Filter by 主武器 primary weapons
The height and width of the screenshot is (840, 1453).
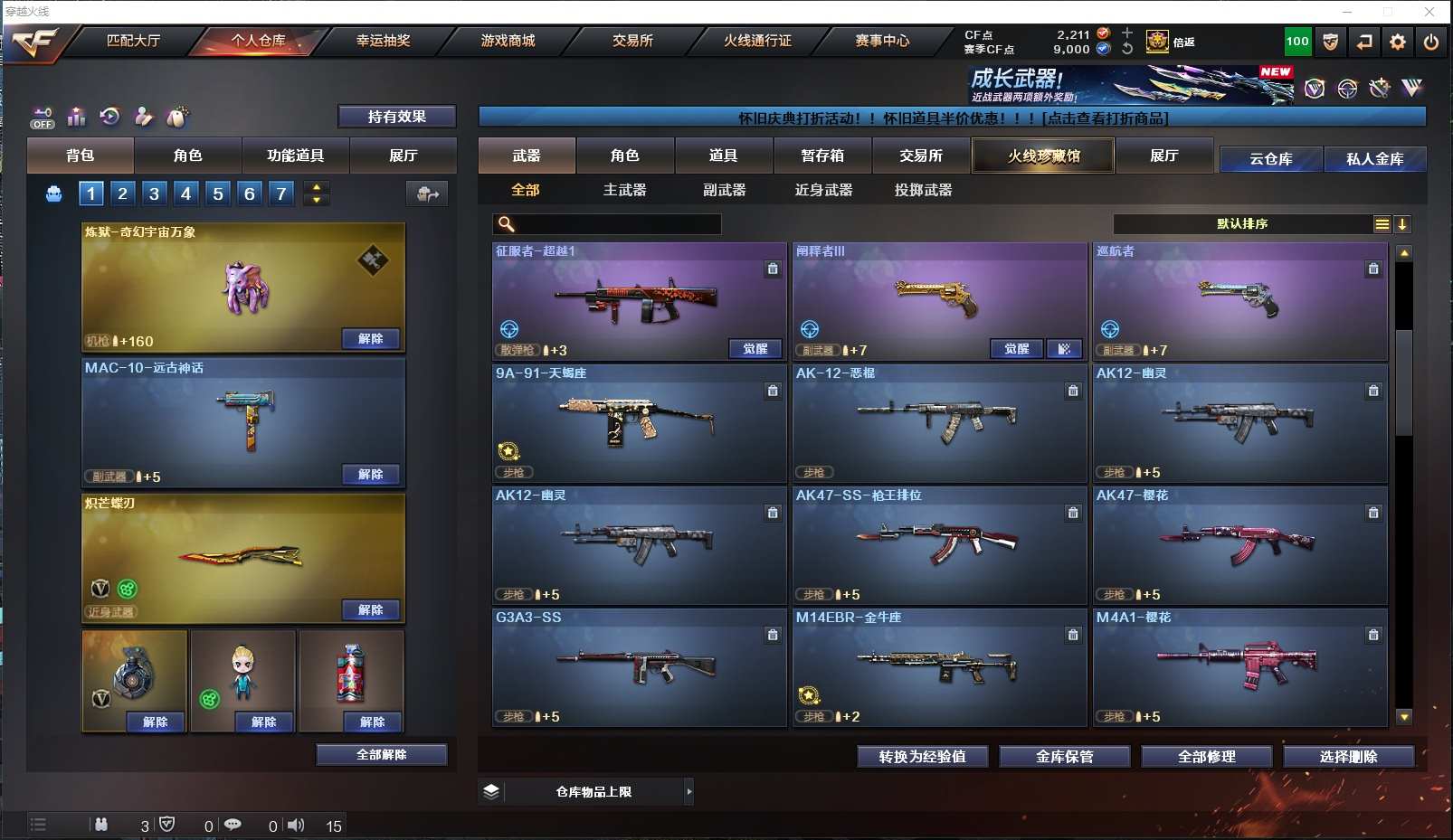tap(624, 190)
